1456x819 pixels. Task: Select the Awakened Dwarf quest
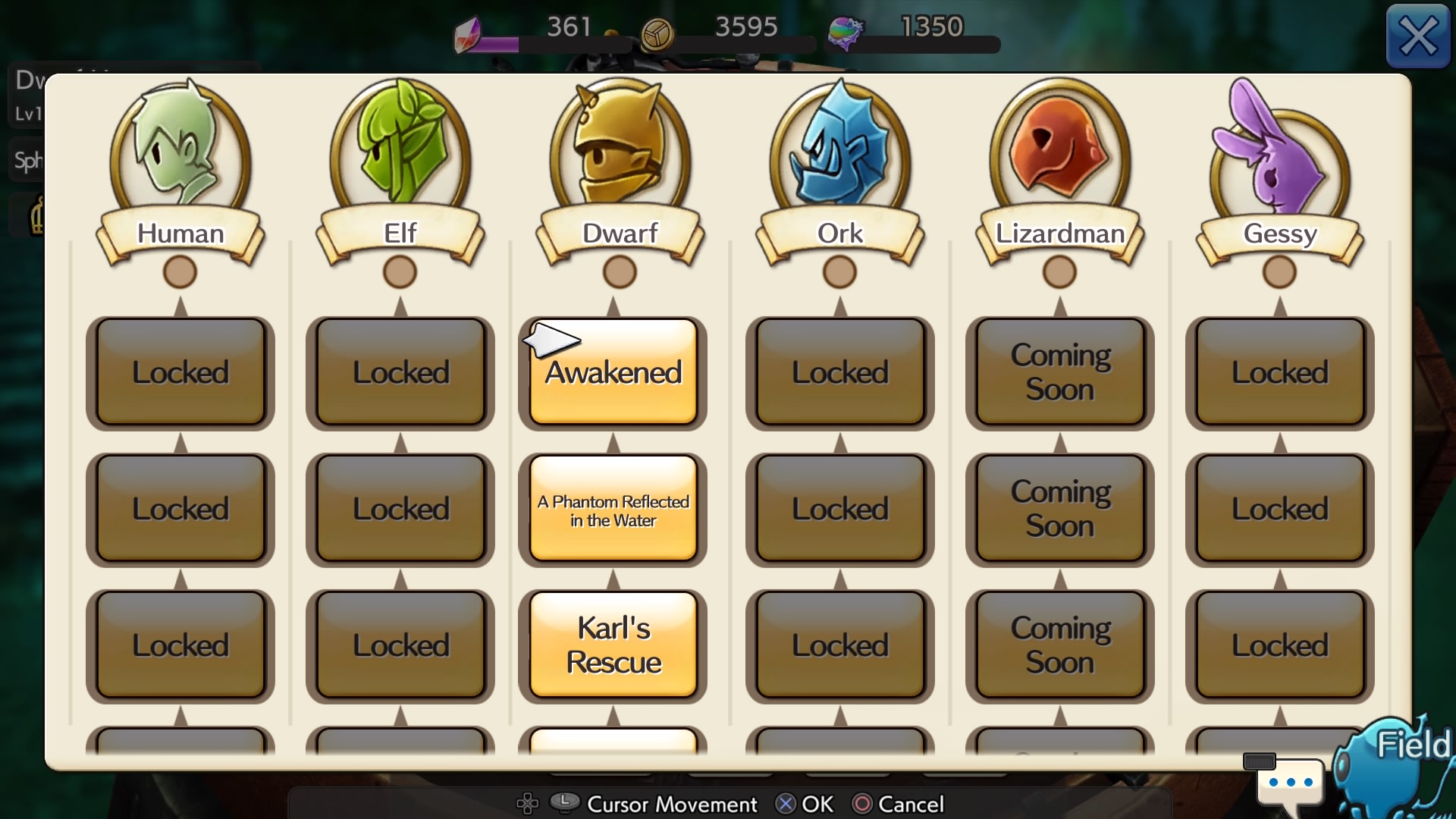pos(613,372)
